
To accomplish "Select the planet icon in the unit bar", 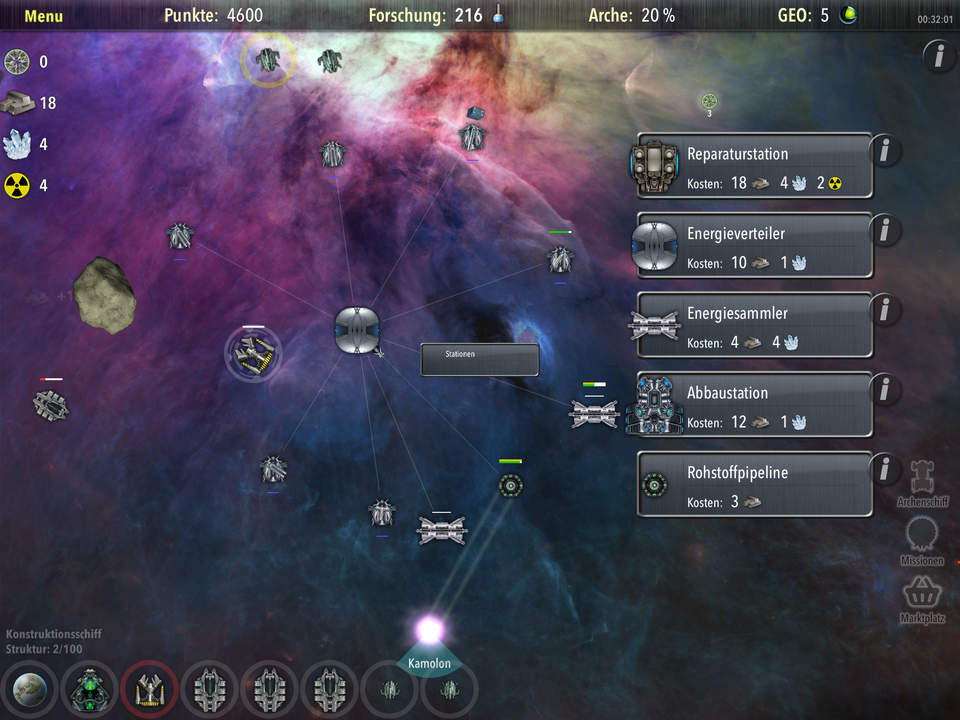I will [x=28, y=691].
